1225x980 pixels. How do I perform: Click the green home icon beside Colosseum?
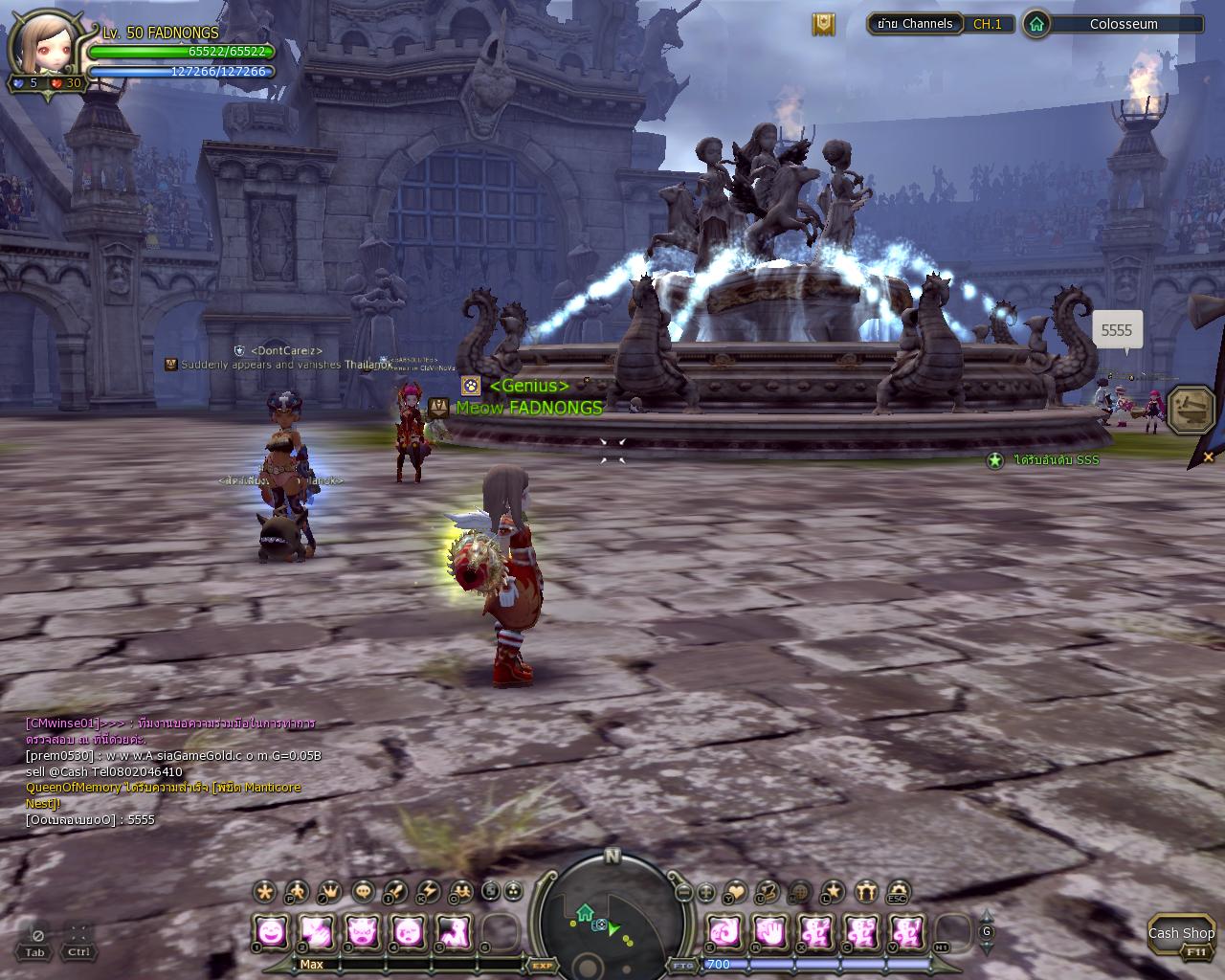coord(1036,24)
